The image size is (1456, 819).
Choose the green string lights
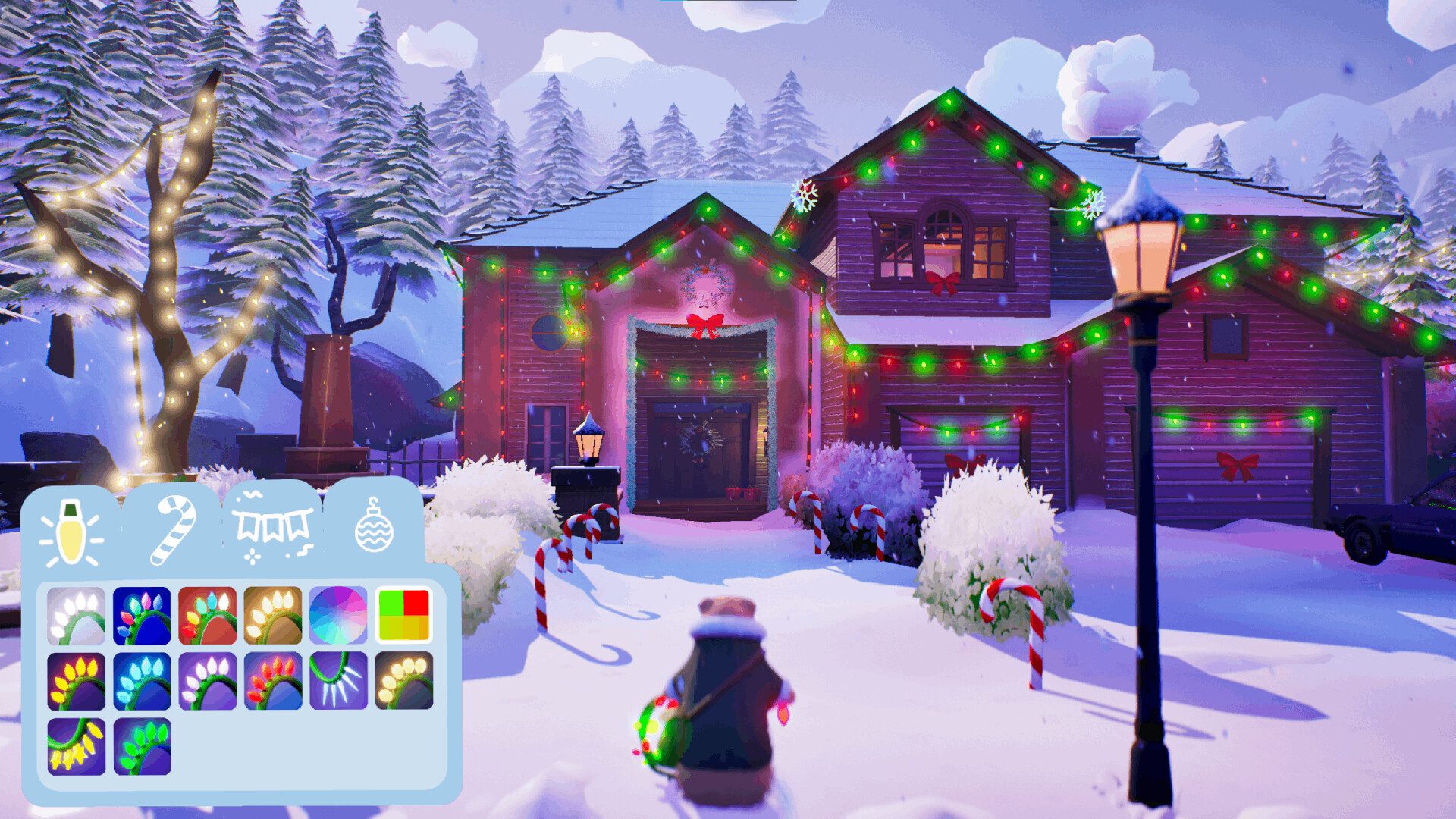tap(142, 746)
